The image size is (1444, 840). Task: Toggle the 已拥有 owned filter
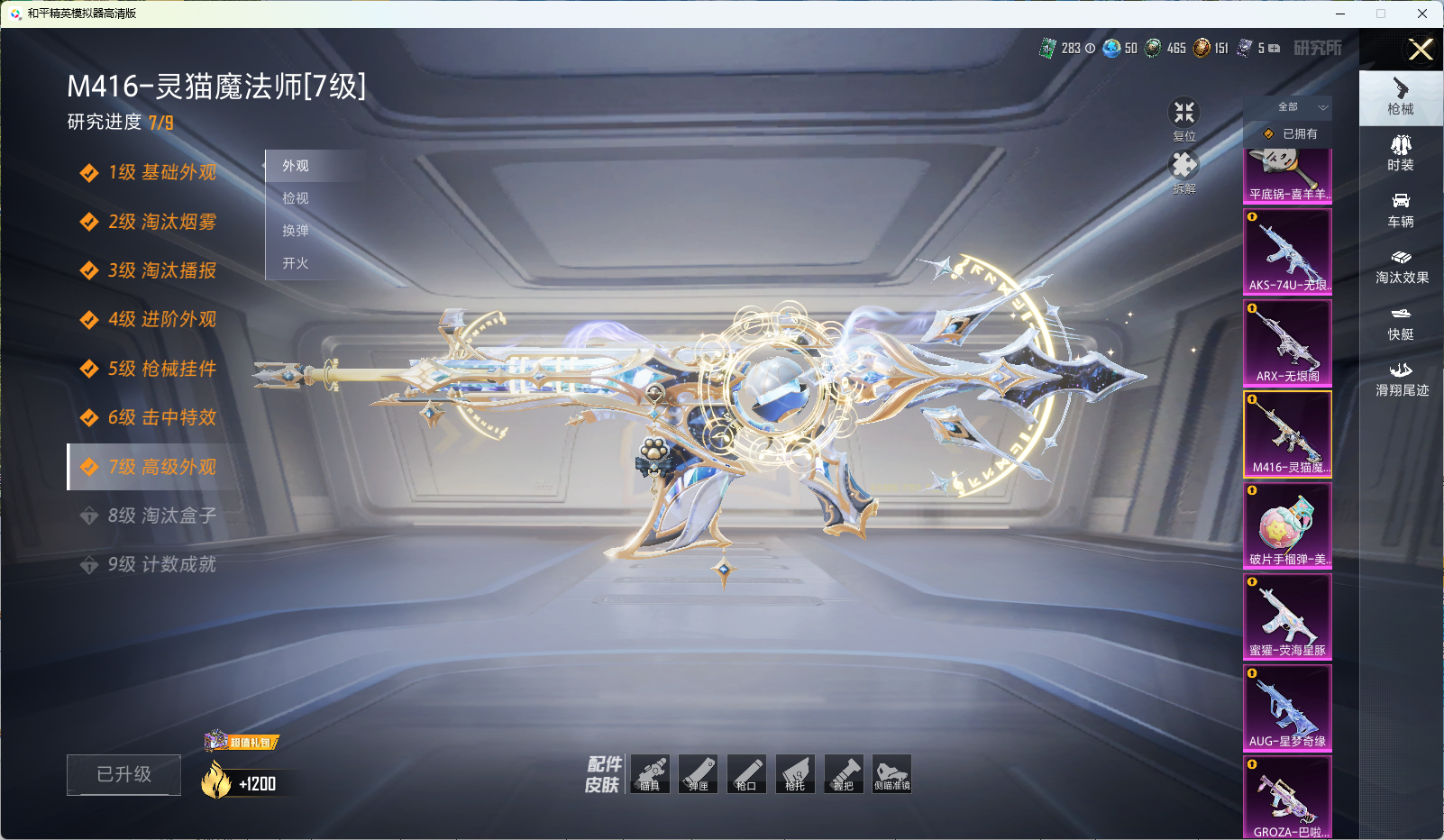click(1290, 133)
